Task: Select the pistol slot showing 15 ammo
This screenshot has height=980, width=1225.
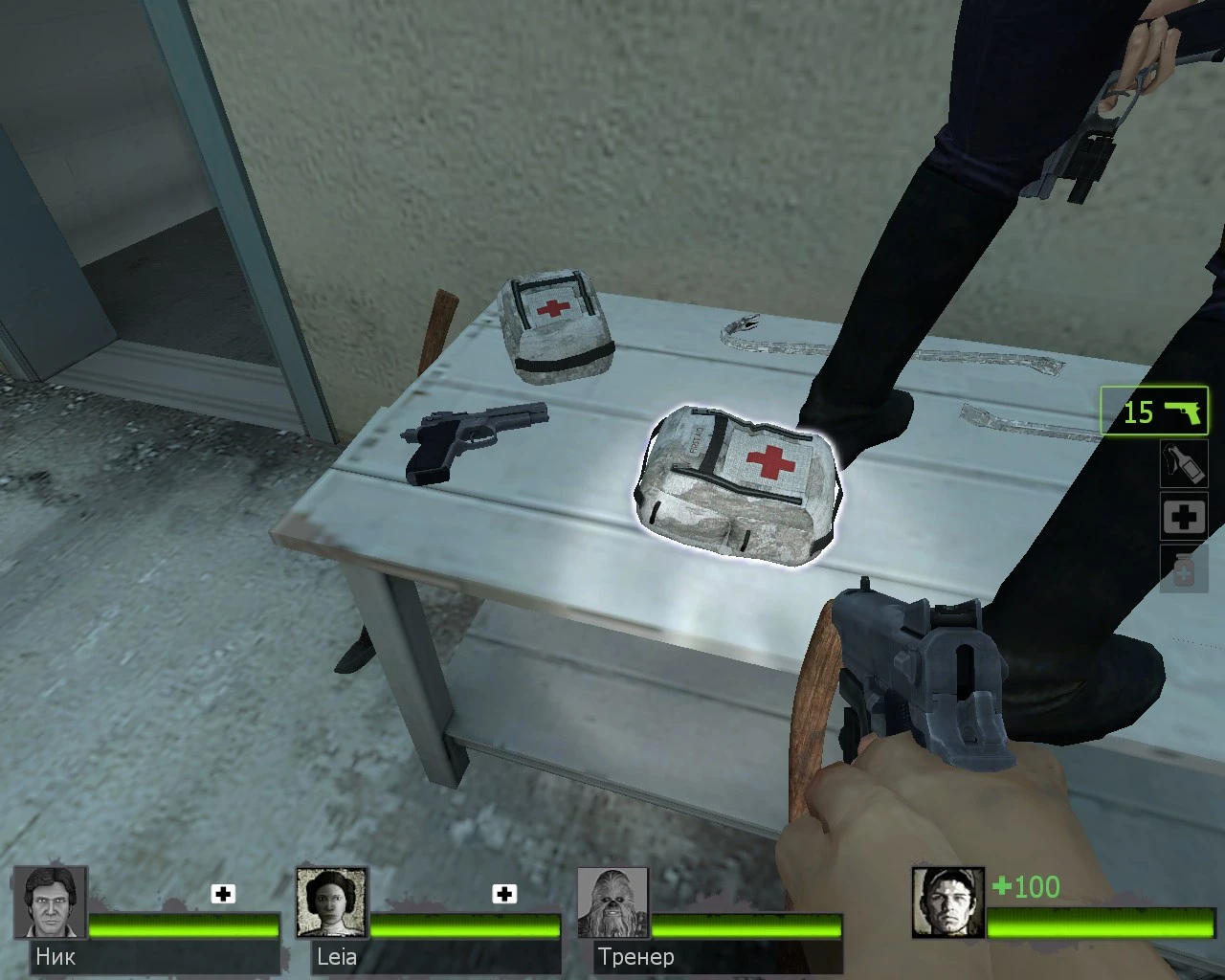Action: [1152, 412]
